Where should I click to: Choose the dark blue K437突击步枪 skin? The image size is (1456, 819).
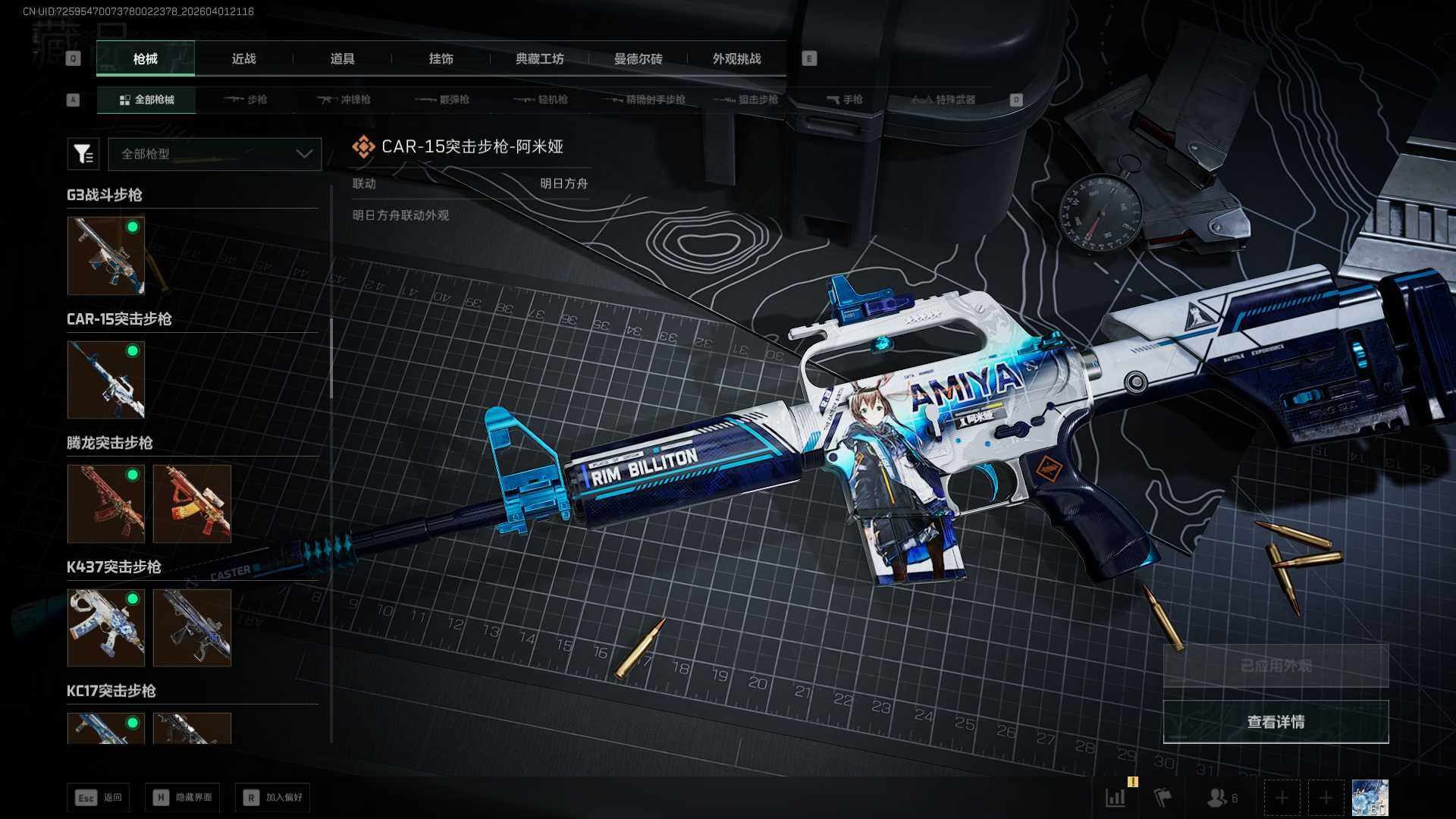click(x=192, y=628)
